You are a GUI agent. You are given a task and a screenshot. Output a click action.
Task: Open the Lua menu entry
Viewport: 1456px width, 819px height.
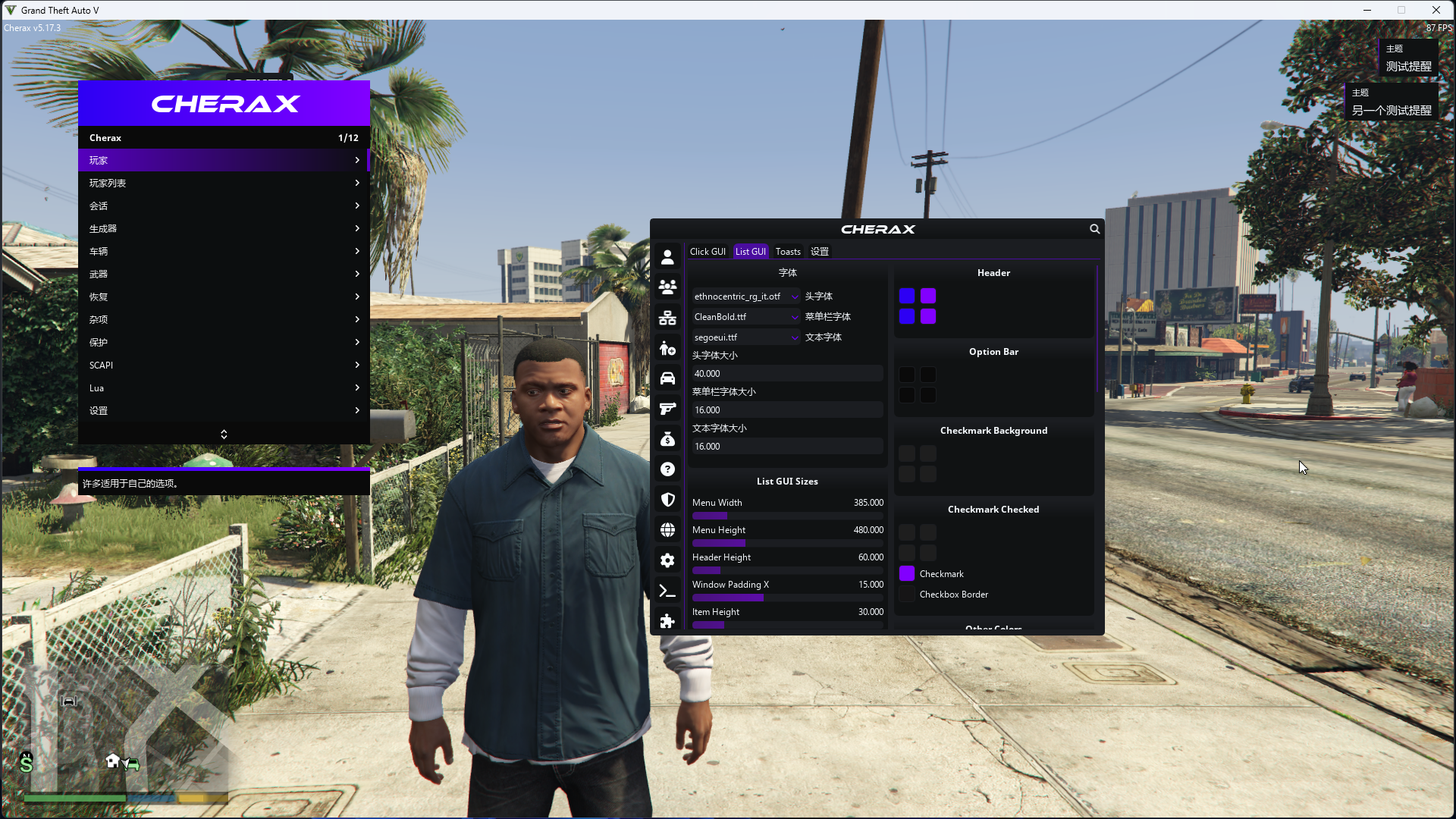tap(223, 388)
